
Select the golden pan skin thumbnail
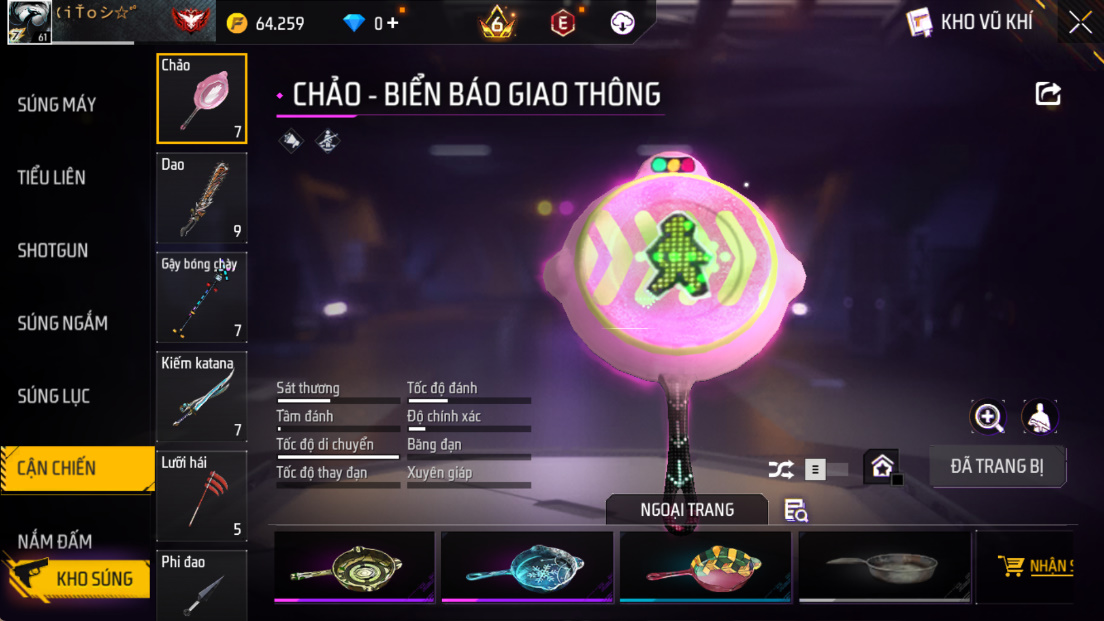click(354, 567)
